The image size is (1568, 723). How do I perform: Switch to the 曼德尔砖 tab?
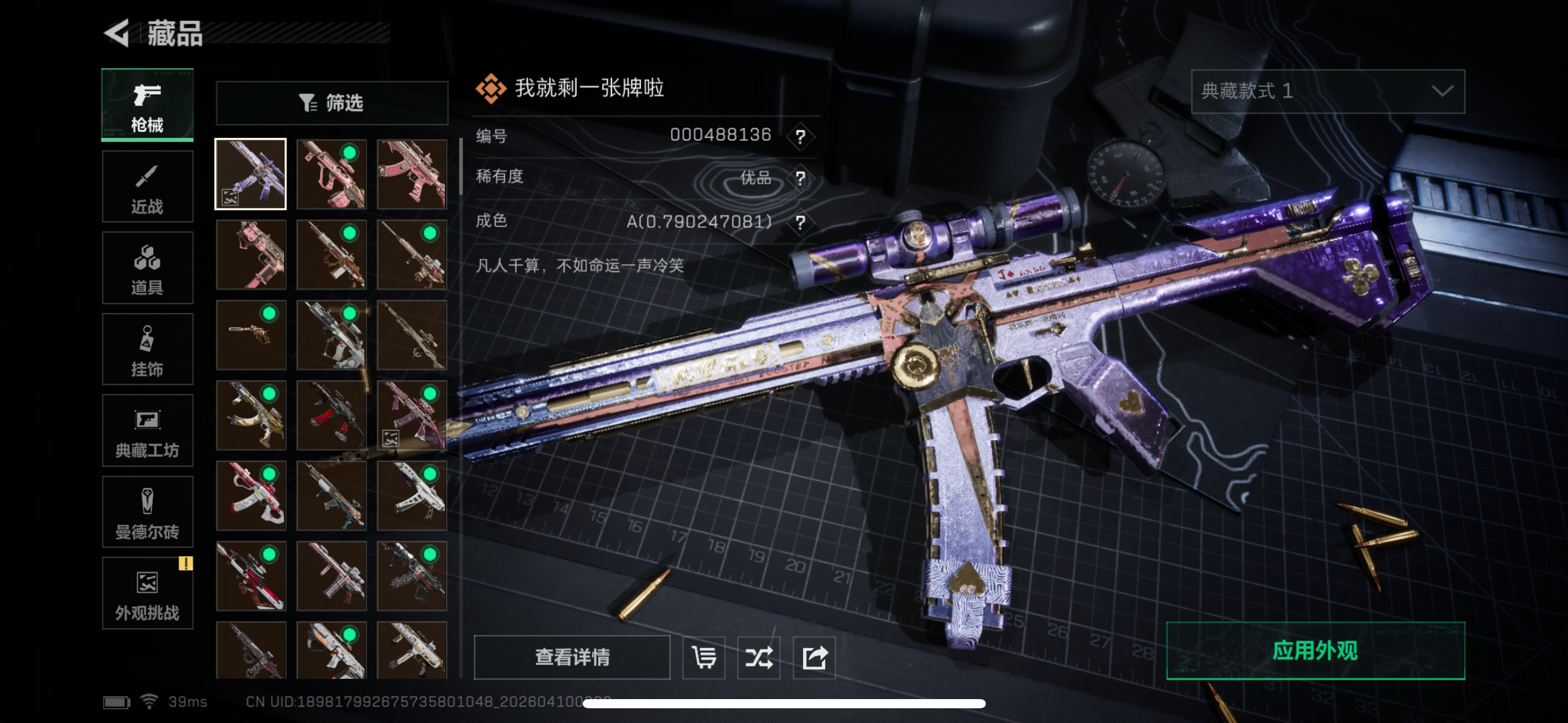147,512
